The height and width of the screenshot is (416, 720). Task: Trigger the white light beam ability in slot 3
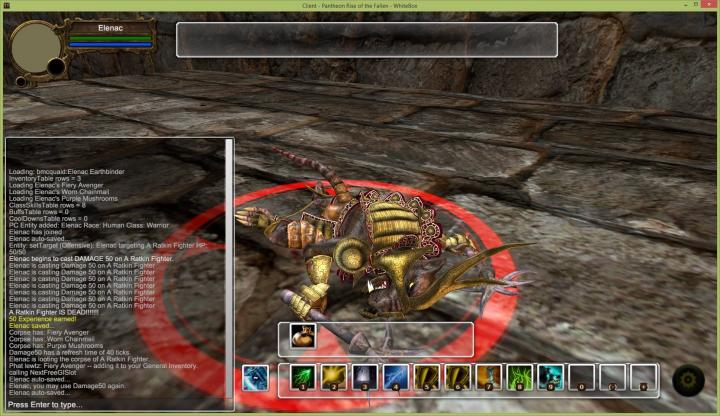pyautogui.click(x=365, y=377)
